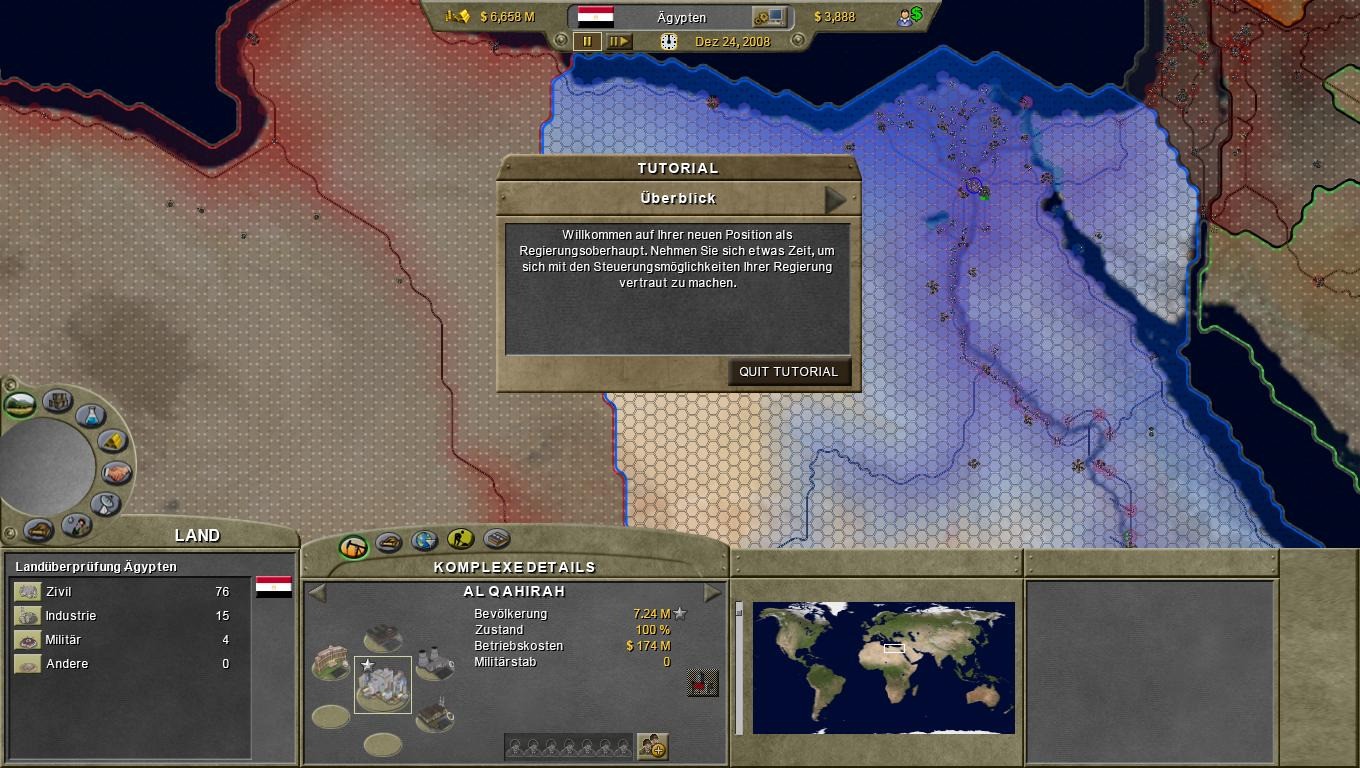The width and height of the screenshot is (1360, 768).
Task: Open the finance gold bars department
Action: coord(112,441)
